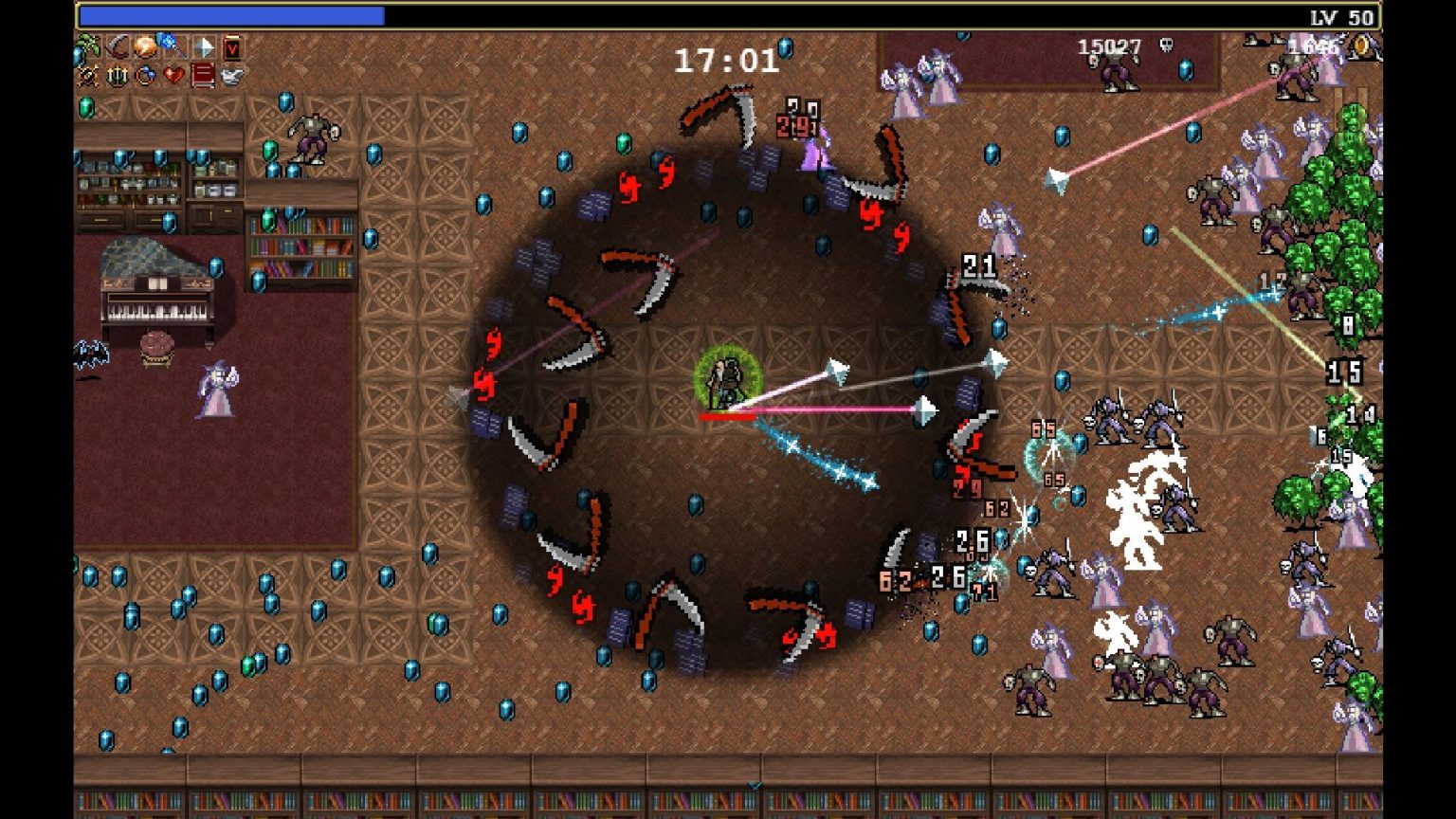This screenshot has width=1456, height=819.
Task: Click the red Hollow Heart passive icon
Action: click(x=173, y=76)
